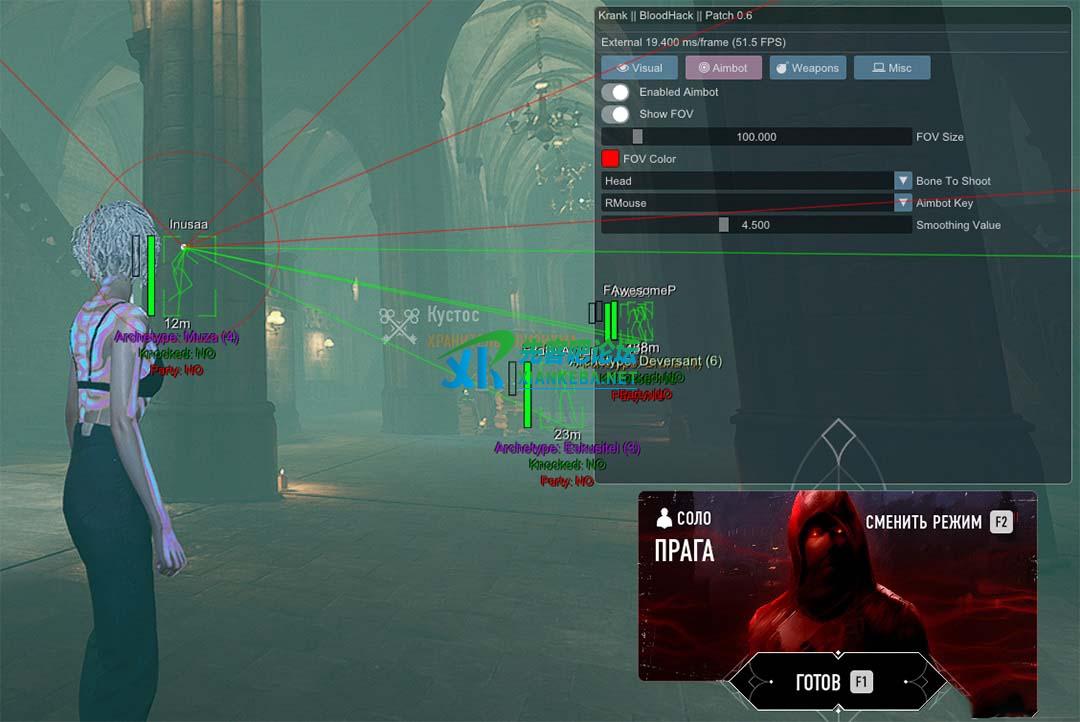This screenshot has width=1080, height=722.
Task: Switch to the Visual tab
Action: [639, 68]
